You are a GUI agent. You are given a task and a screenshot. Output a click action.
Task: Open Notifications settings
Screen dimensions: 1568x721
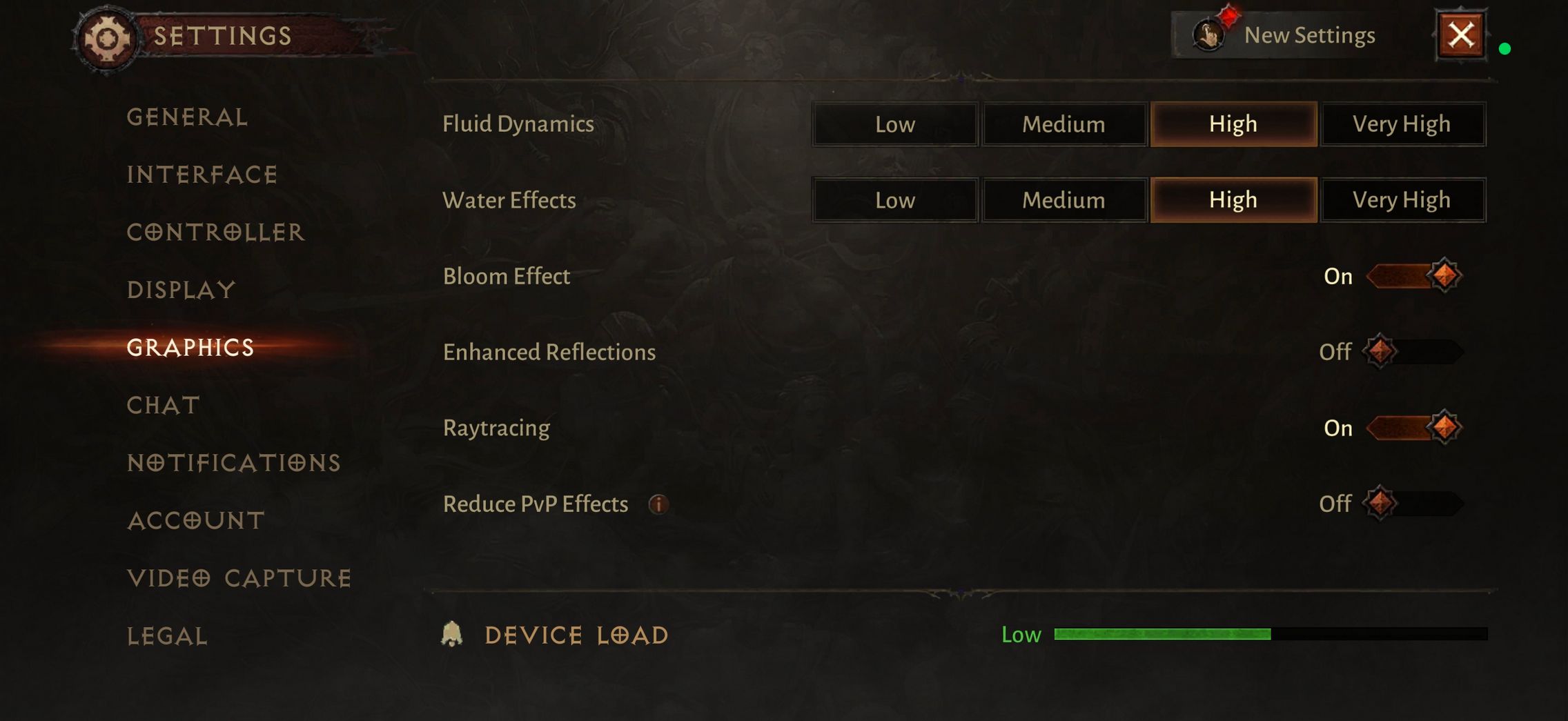click(234, 463)
